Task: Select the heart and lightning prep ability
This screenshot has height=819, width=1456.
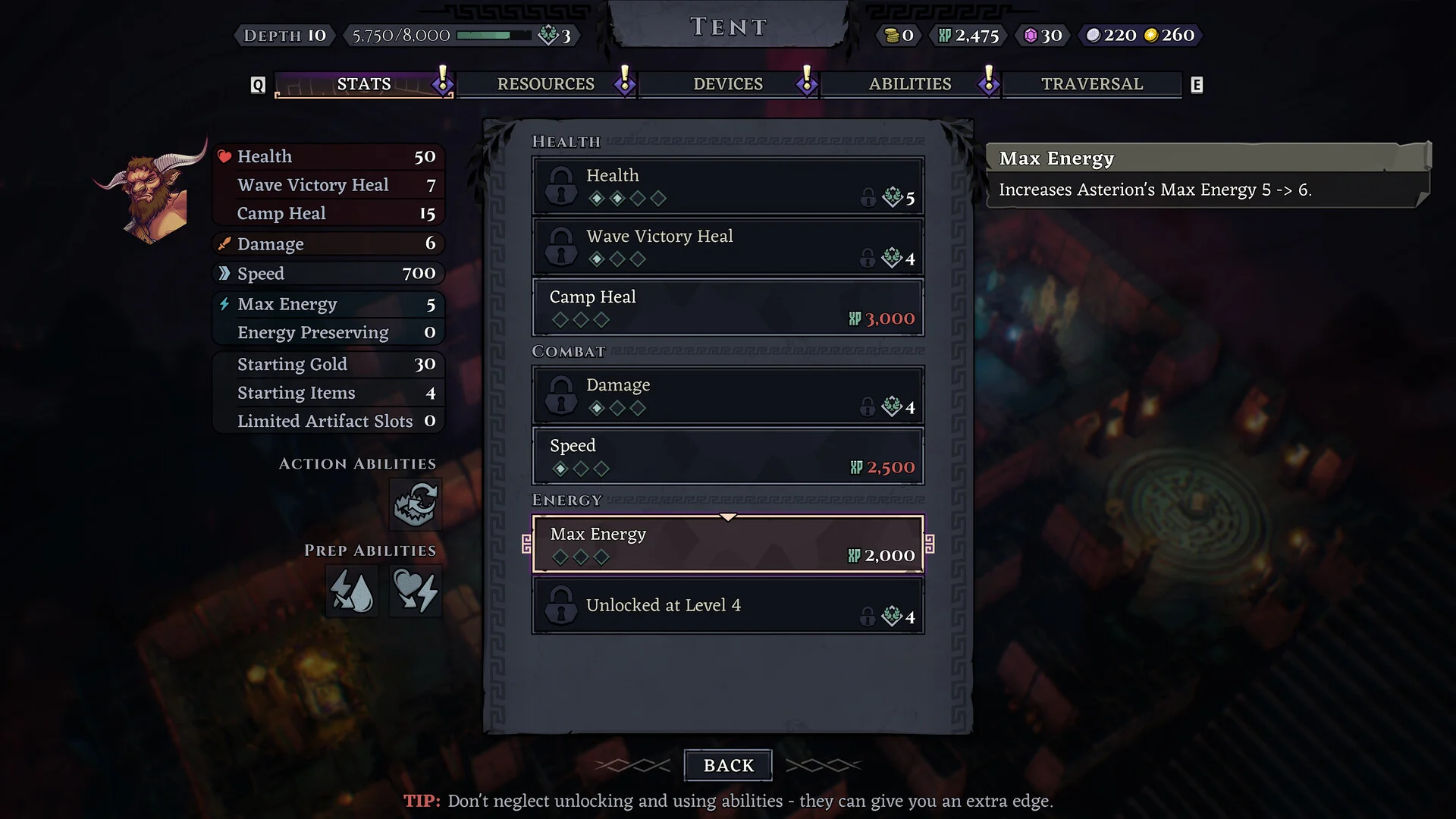Action: (415, 591)
